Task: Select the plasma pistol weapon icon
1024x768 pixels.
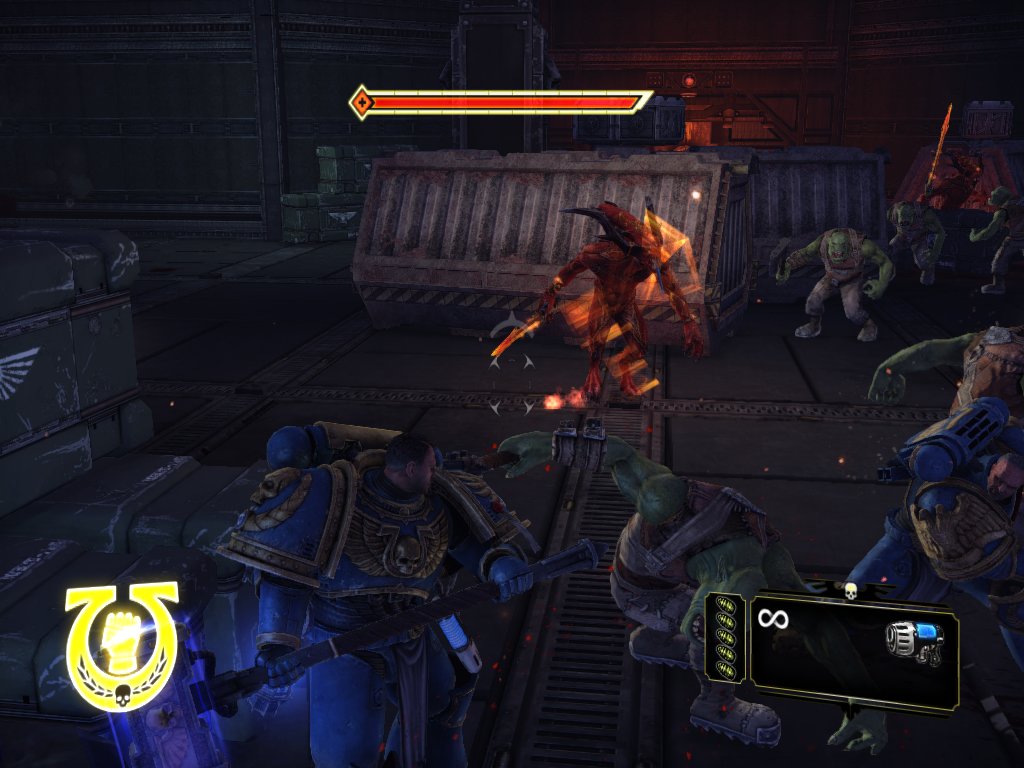Action: 914,643
